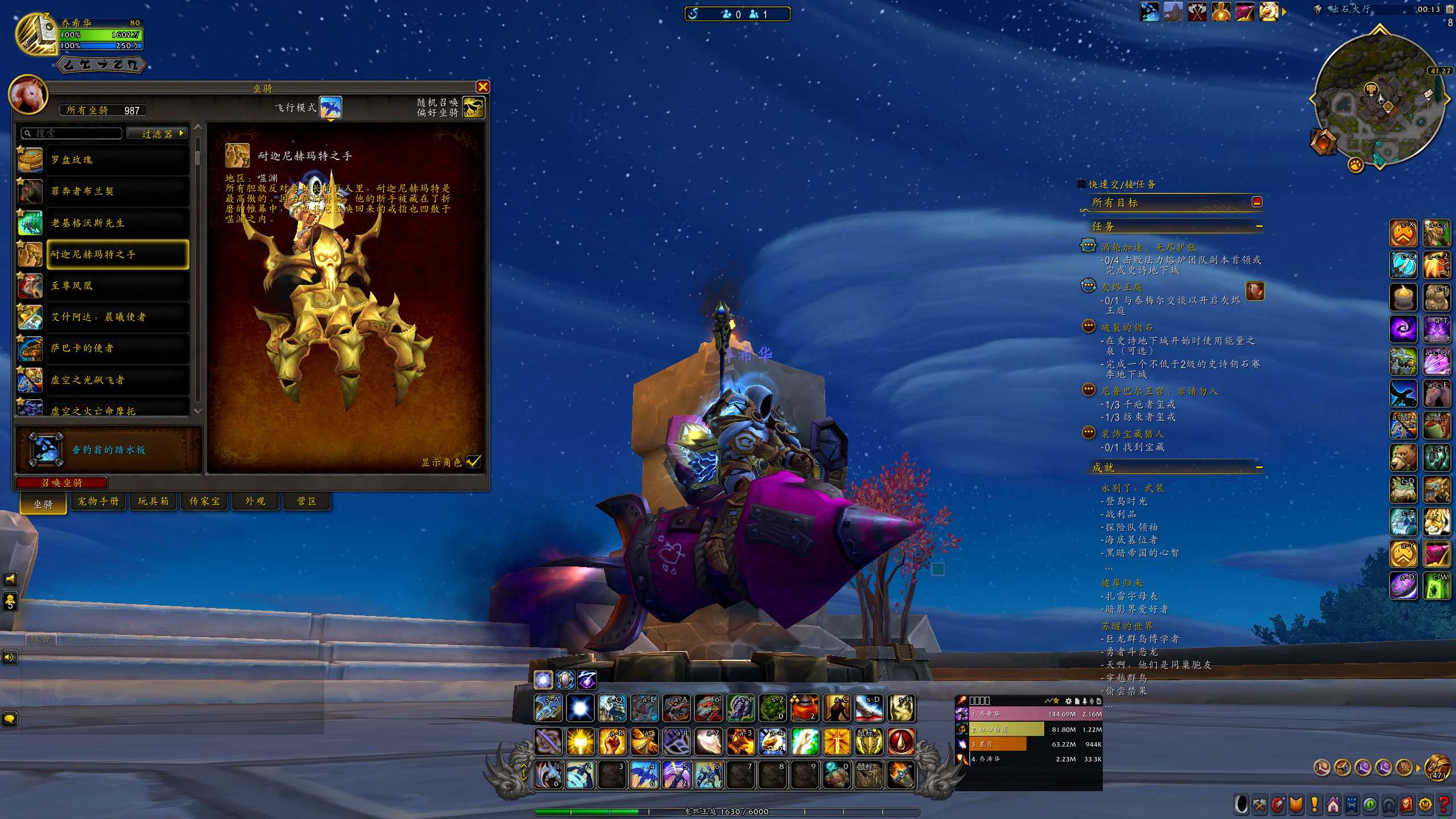Go to the 营区 tab
The width and height of the screenshot is (1456, 819).
coord(307,501)
